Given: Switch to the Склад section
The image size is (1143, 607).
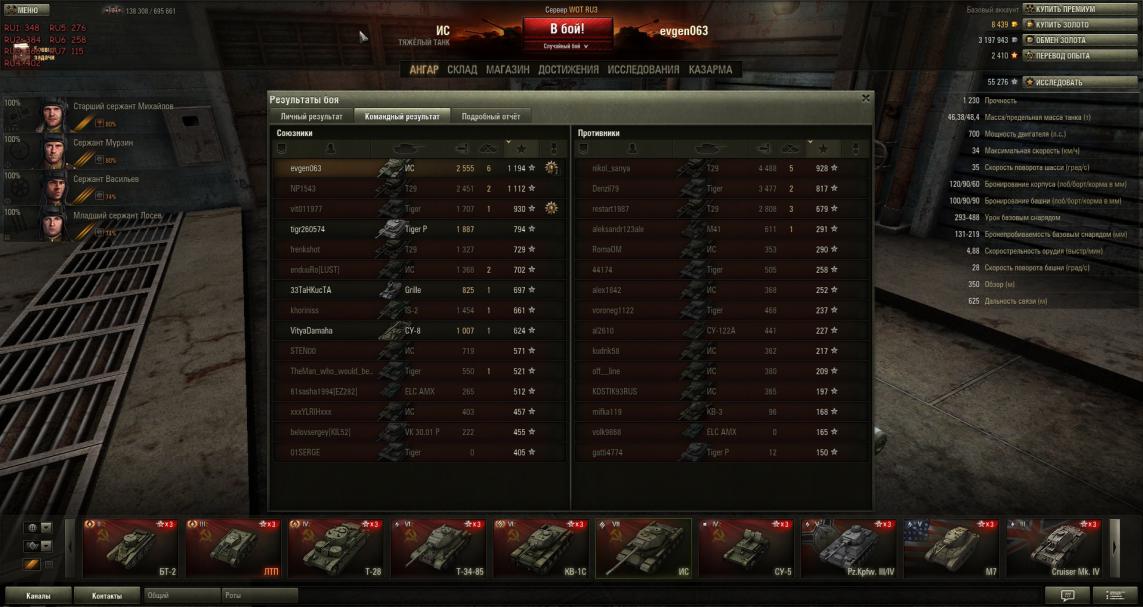Looking at the screenshot, I should [x=462, y=70].
